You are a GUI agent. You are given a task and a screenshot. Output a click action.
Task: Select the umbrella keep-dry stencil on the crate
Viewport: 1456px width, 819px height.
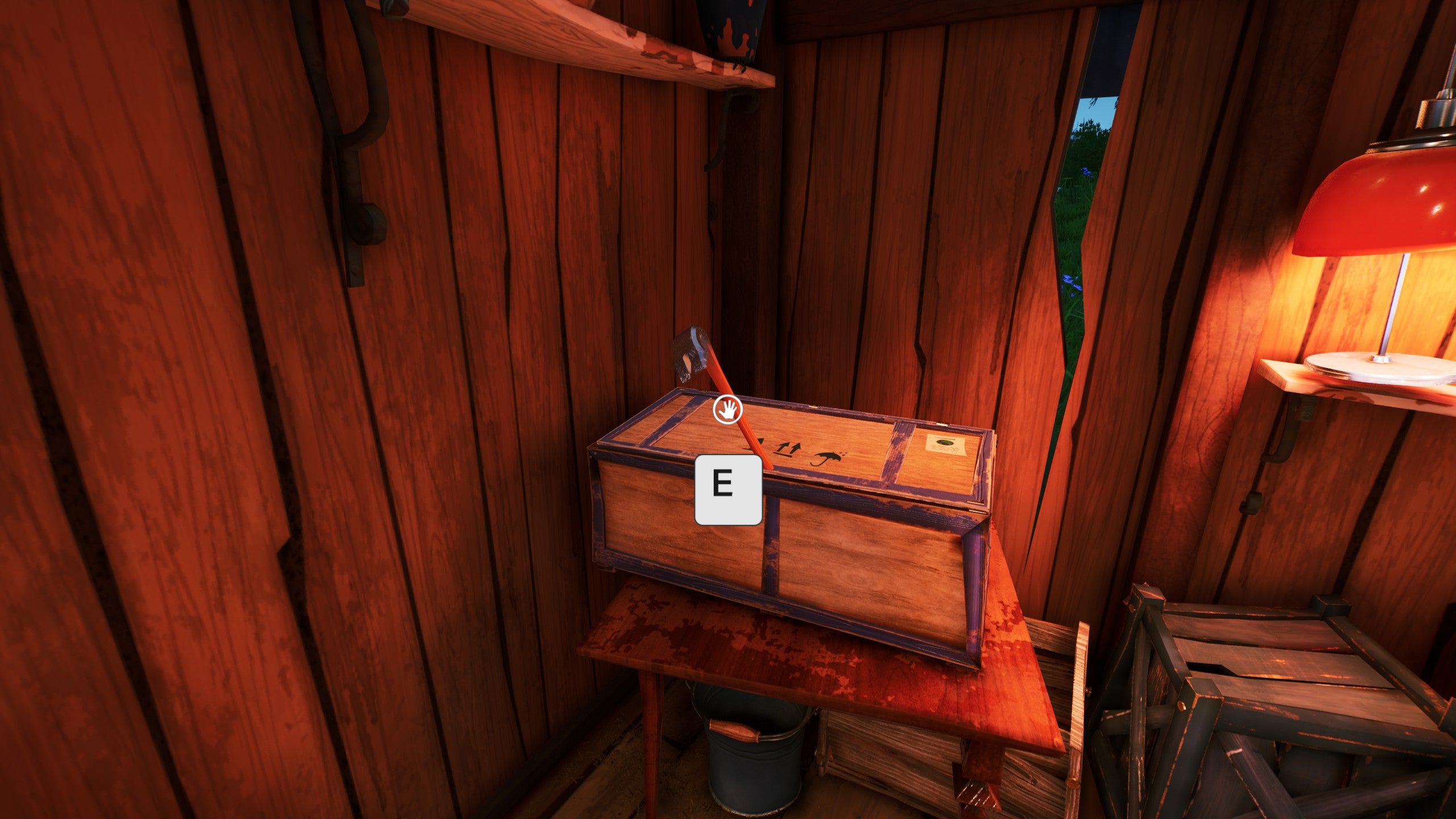click(x=826, y=458)
